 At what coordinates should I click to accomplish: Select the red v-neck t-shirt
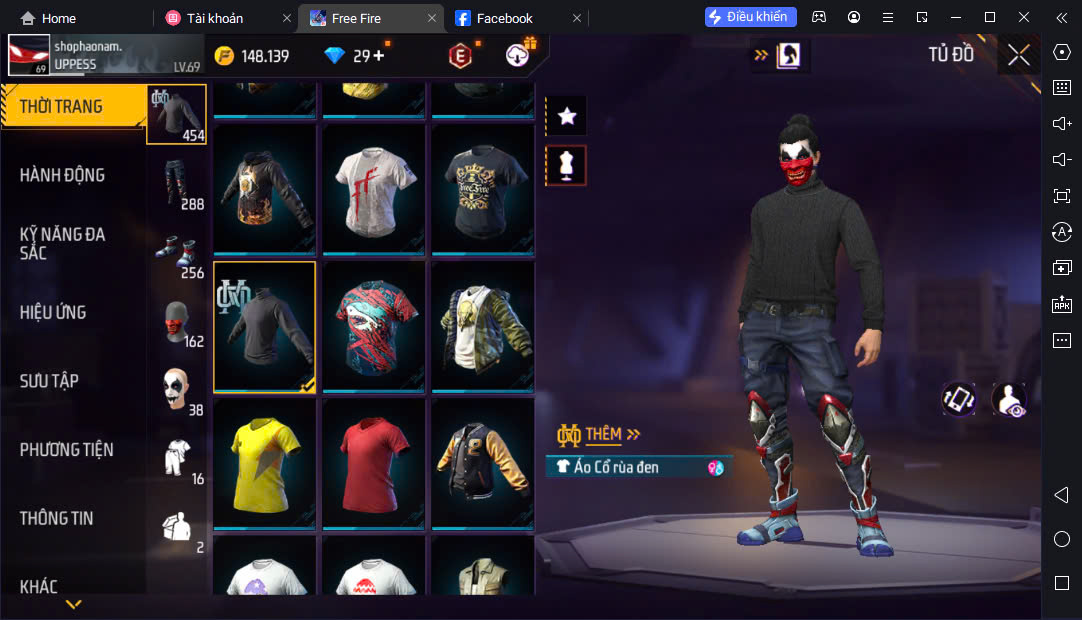tap(373, 462)
